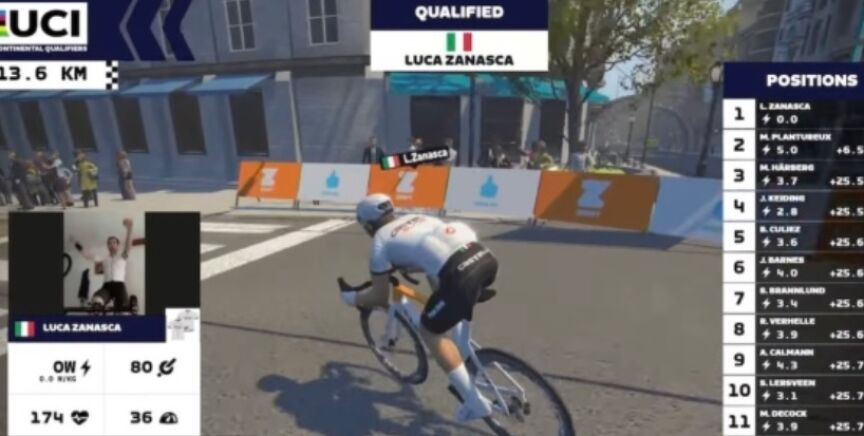Select J. Keiding in fourth position
The width and height of the screenshot is (864, 436).
(795, 205)
